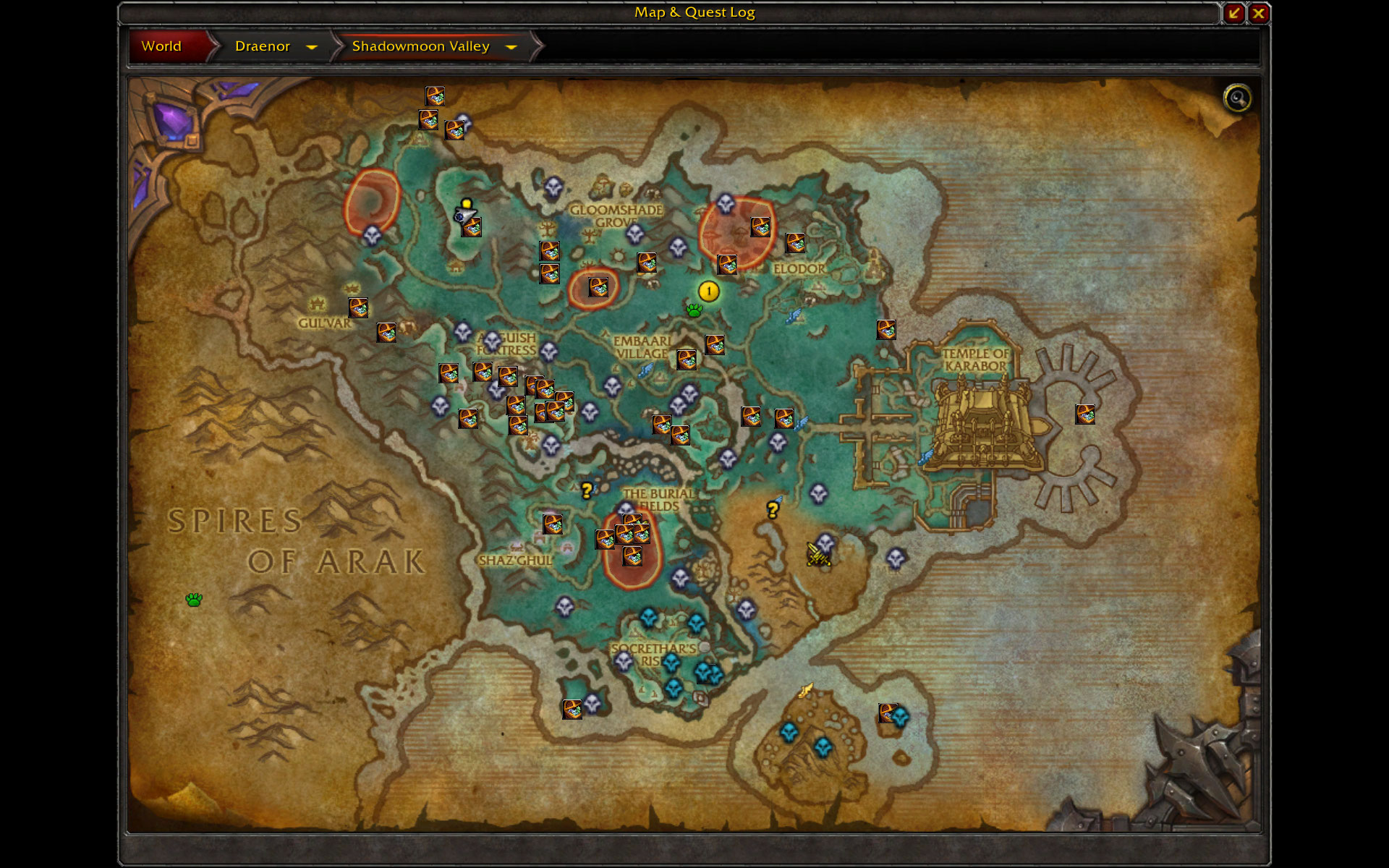This screenshot has width=1389, height=868.
Task: Open the Draenor continent dropdown
Action: (313, 47)
